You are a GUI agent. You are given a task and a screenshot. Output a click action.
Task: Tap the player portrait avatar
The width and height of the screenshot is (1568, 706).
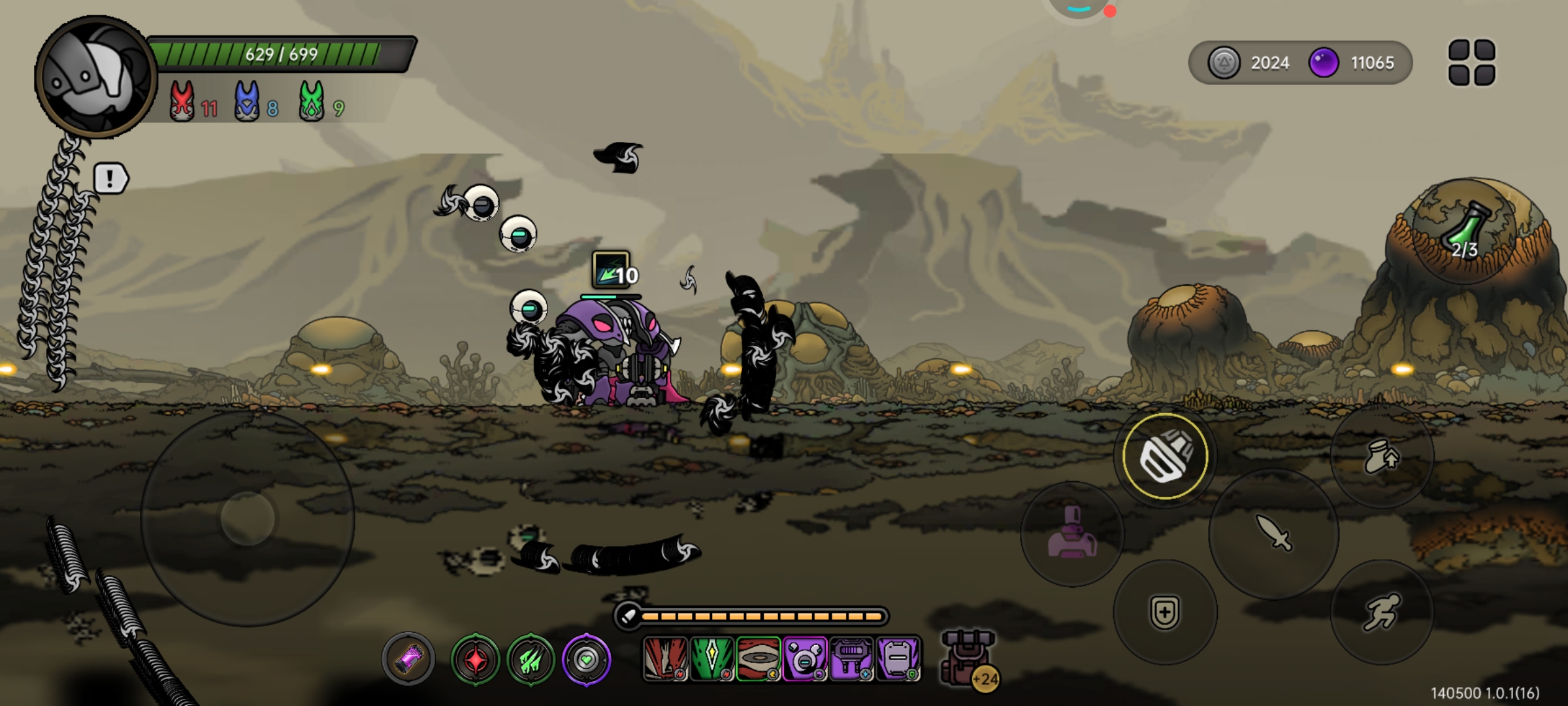95,77
